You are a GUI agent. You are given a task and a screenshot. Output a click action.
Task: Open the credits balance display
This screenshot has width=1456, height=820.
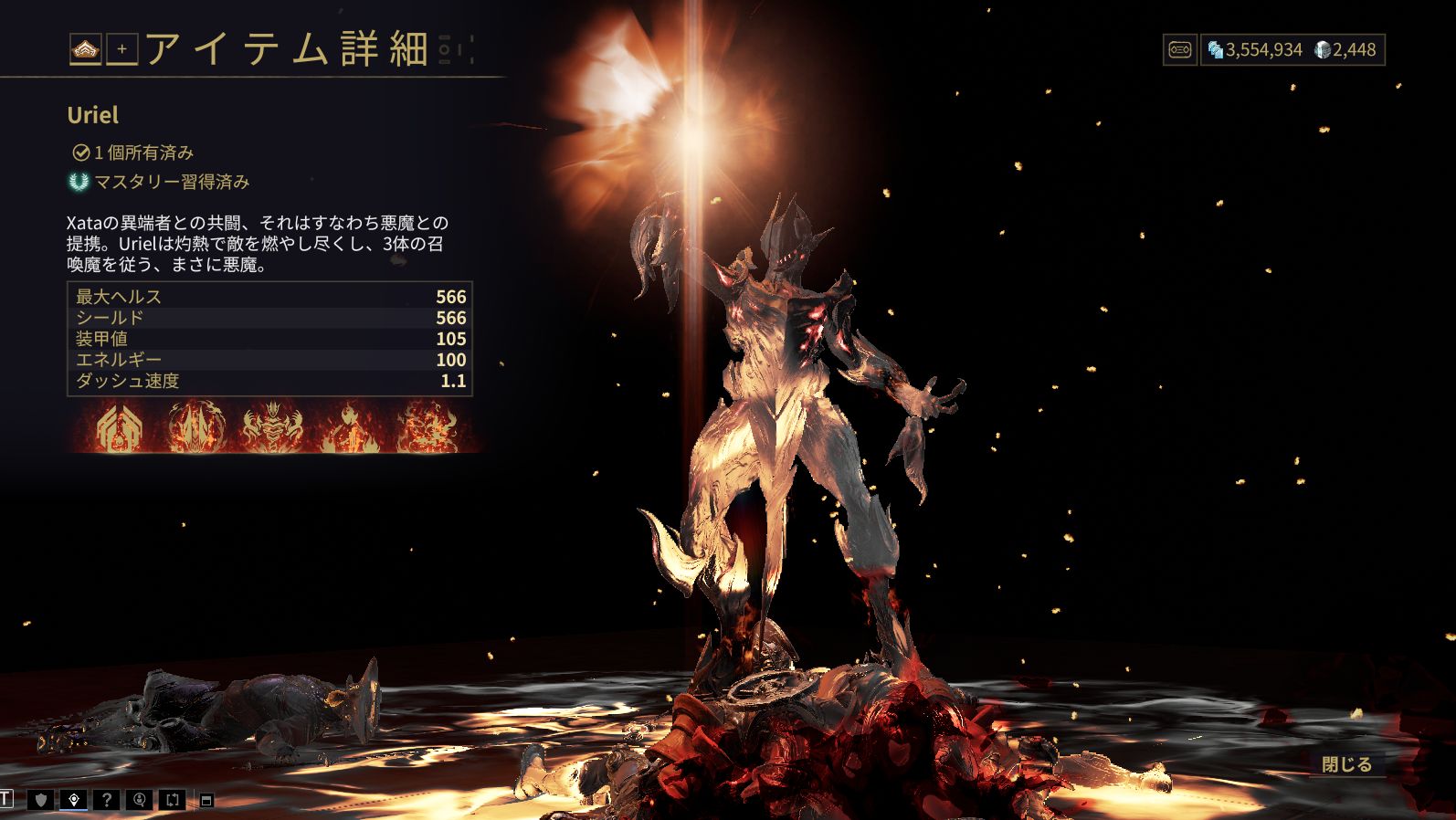[1255, 49]
